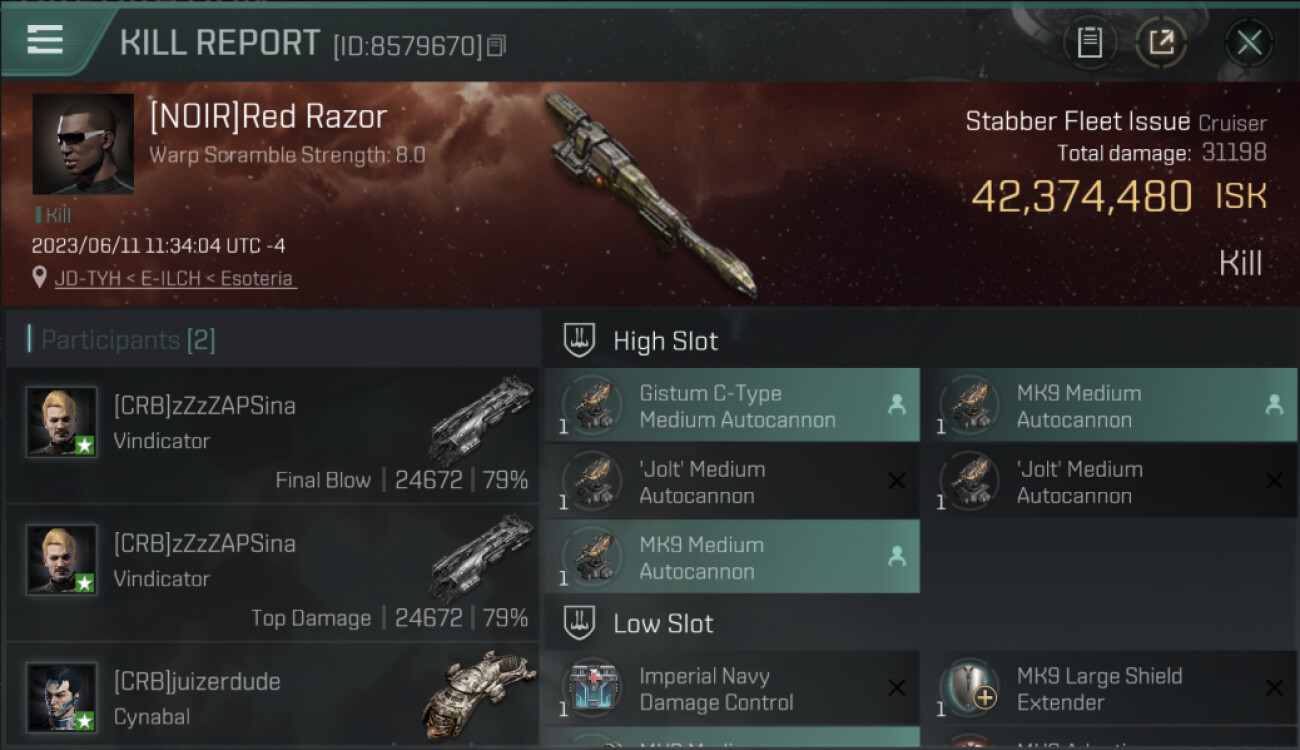This screenshot has width=1300, height=750.
Task: Open the hamburger menu
Action: click(45, 40)
